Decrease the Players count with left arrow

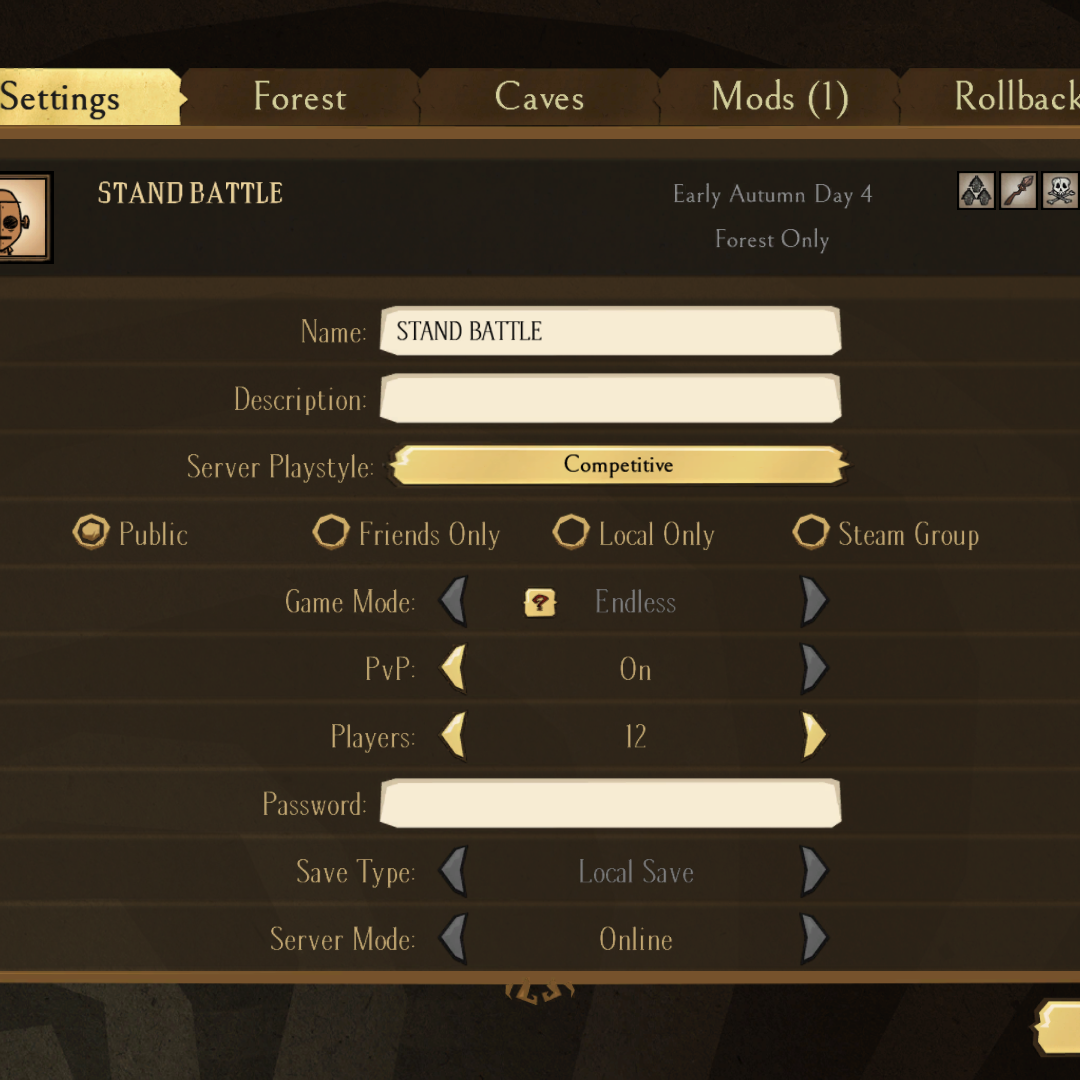[x=454, y=737]
